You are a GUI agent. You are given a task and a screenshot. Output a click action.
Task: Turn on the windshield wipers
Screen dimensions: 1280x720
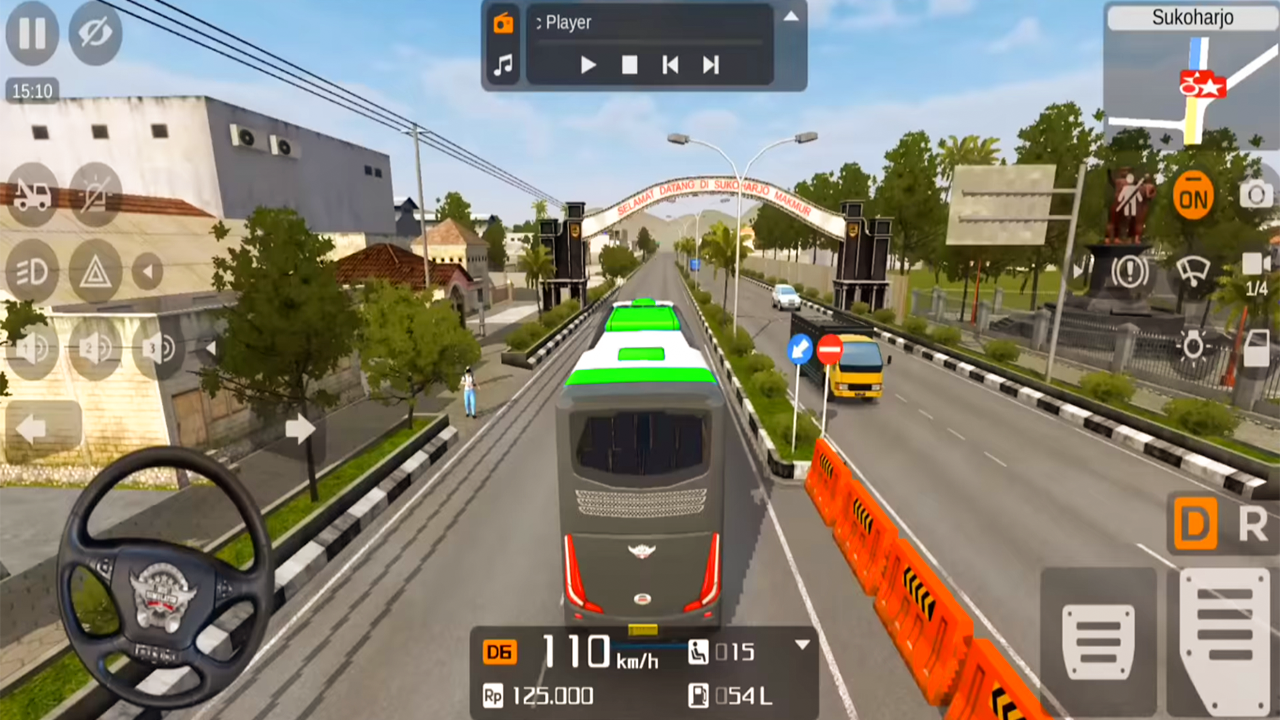(1193, 270)
